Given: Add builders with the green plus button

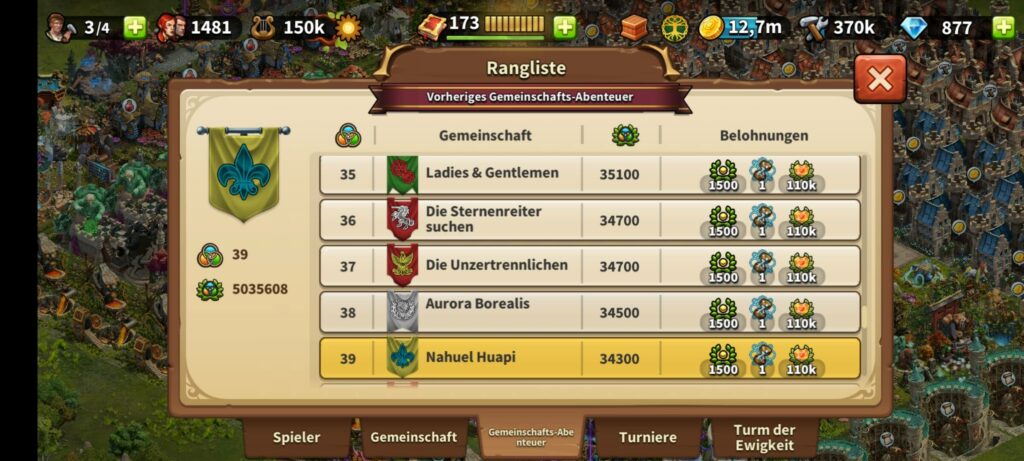Looking at the screenshot, I should coord(135,27).
